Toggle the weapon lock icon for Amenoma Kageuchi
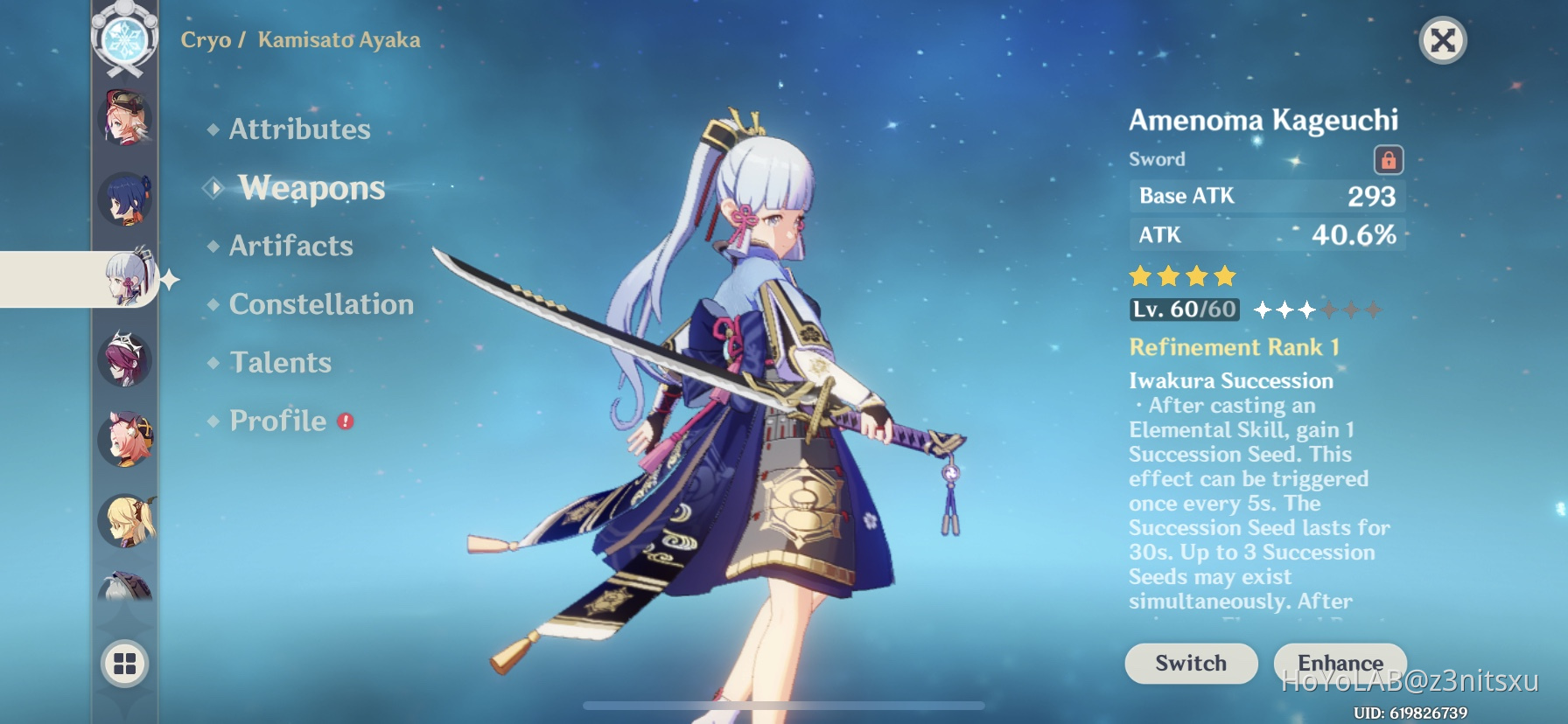Screen dimensions: 1568x724 point(1391,160)
